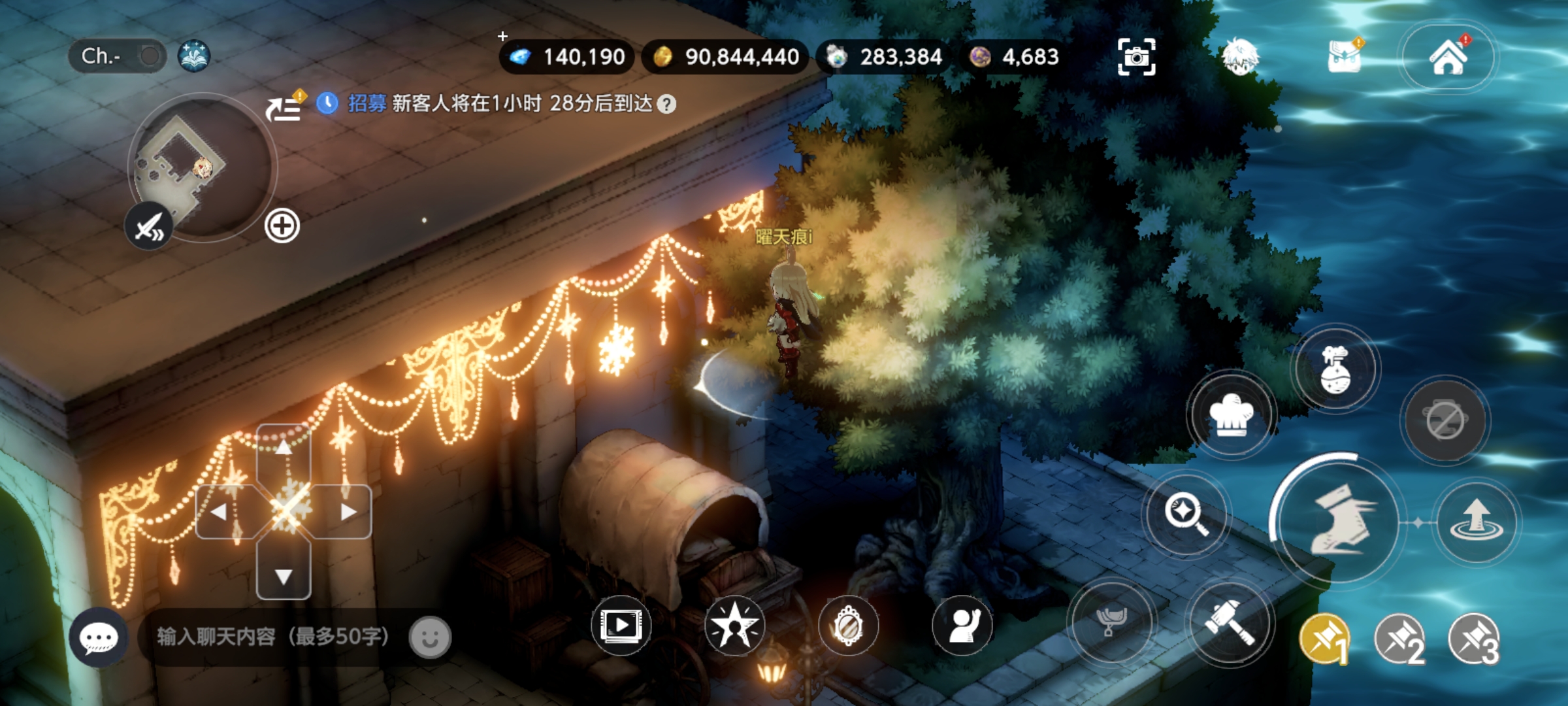Screen dimensions: 1568x706
Task: Tap the white-haired character portrait
Action: click(x=1239, y=56)
